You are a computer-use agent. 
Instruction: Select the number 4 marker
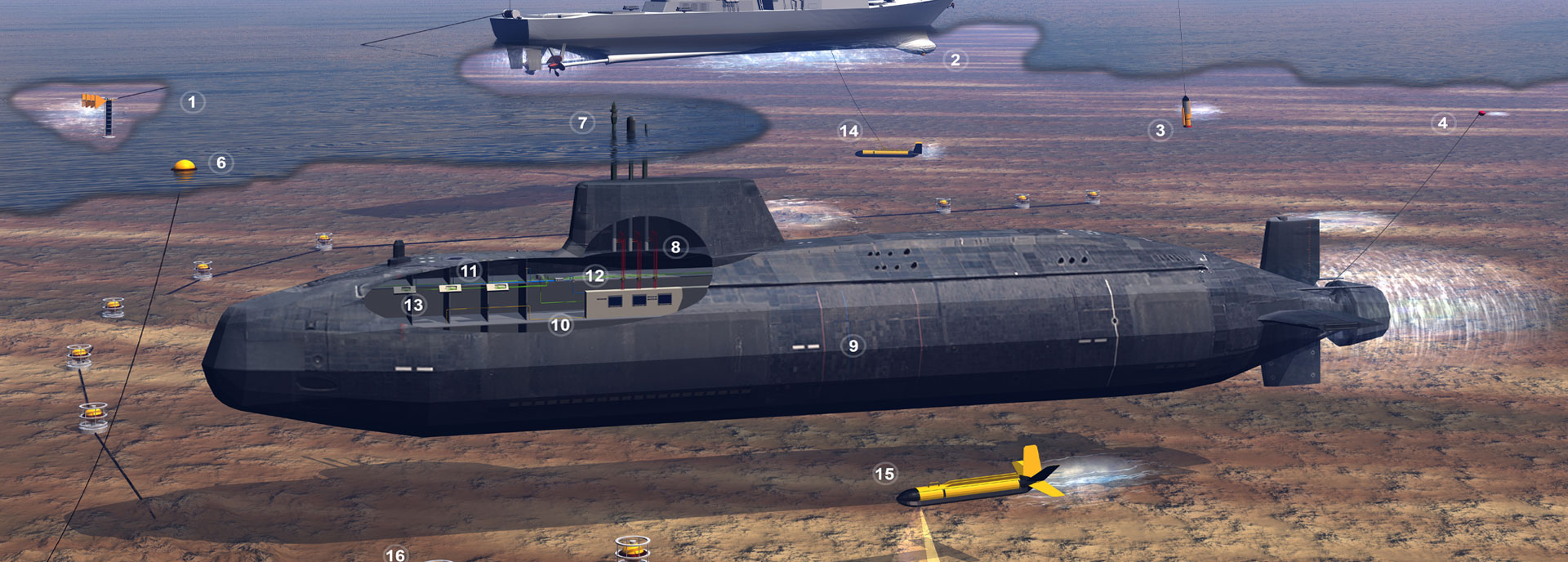pos(1442,123)
